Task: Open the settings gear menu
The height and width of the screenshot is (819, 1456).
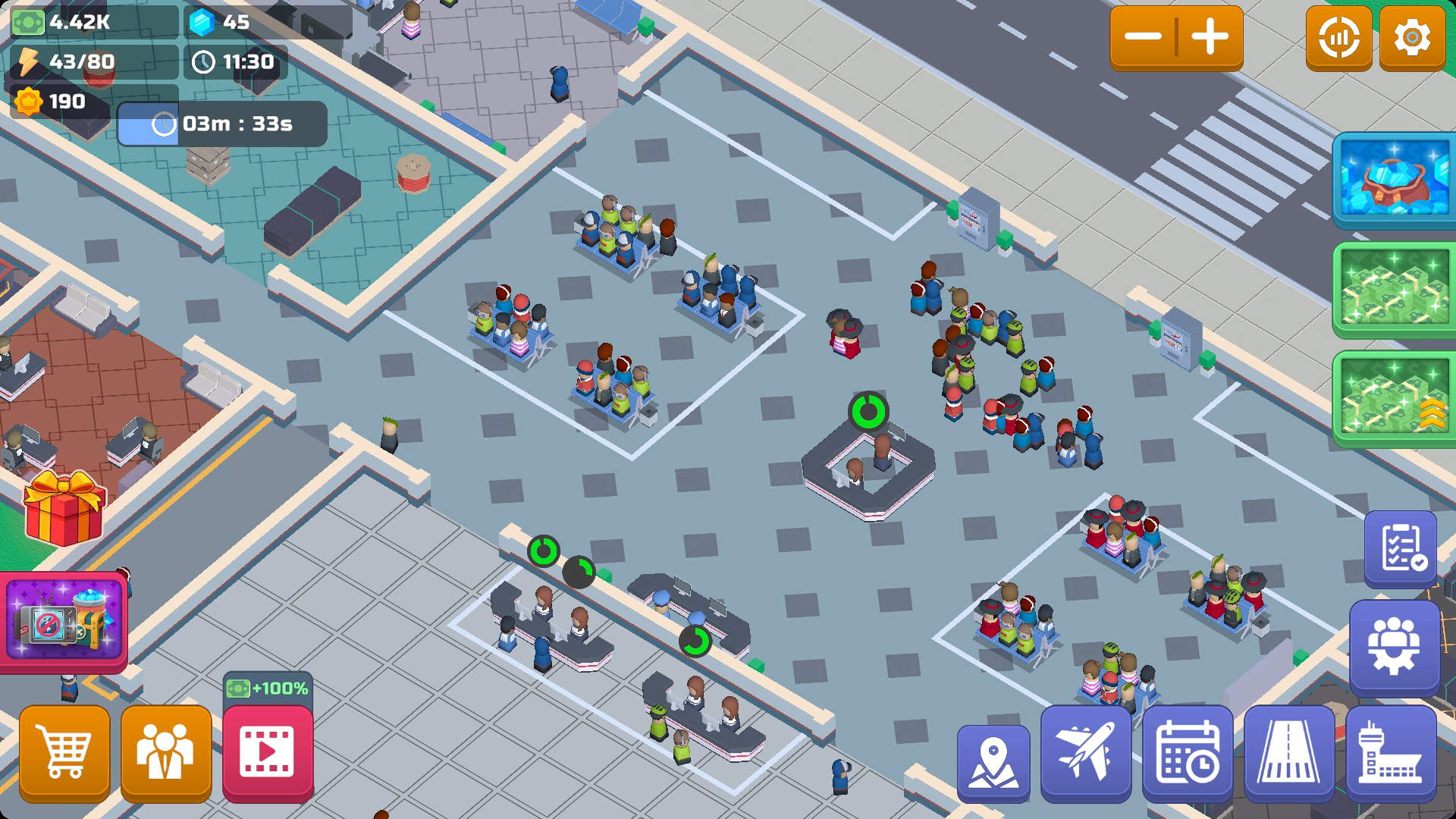Action: click(x=1412, y=37)
